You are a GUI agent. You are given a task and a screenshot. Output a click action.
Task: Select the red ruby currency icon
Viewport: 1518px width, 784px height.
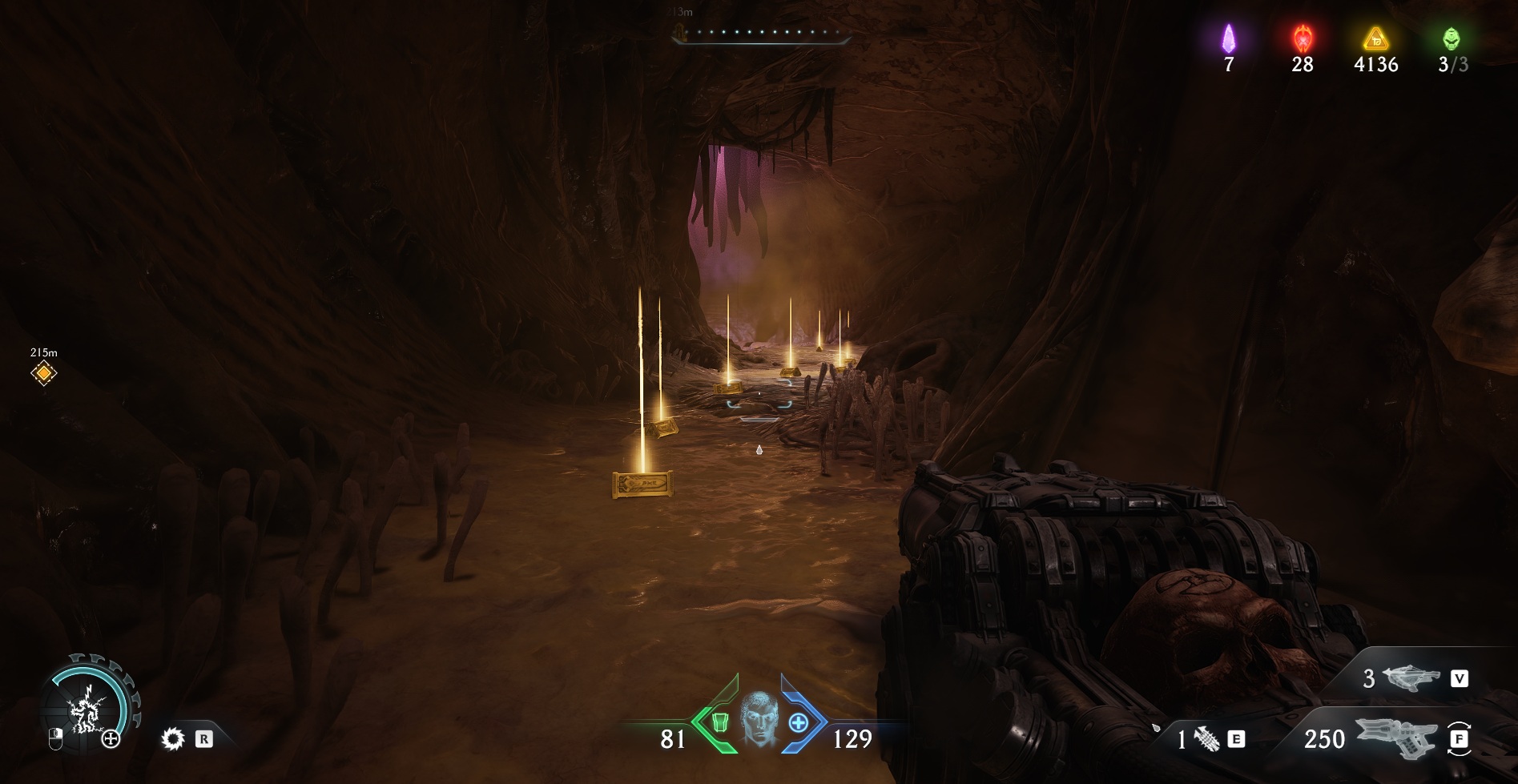[x=1303, y=38]
